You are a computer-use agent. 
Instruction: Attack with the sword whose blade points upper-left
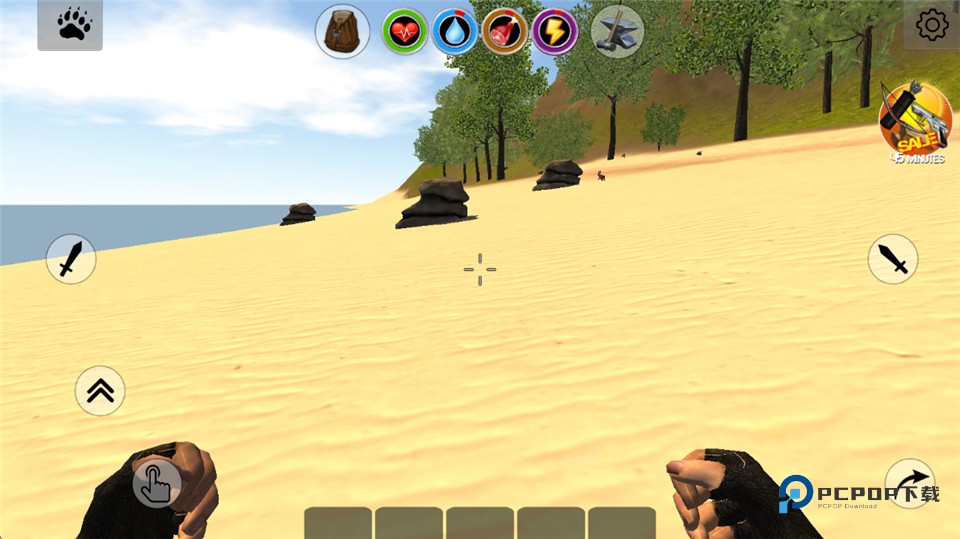(892, 259)
